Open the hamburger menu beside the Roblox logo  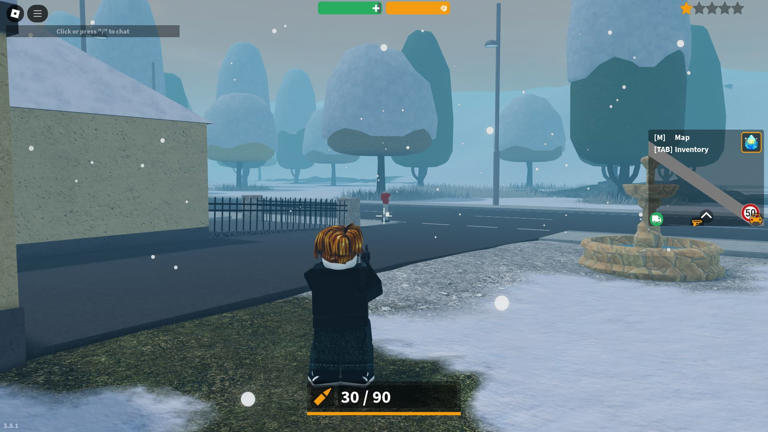click(37, 14)
